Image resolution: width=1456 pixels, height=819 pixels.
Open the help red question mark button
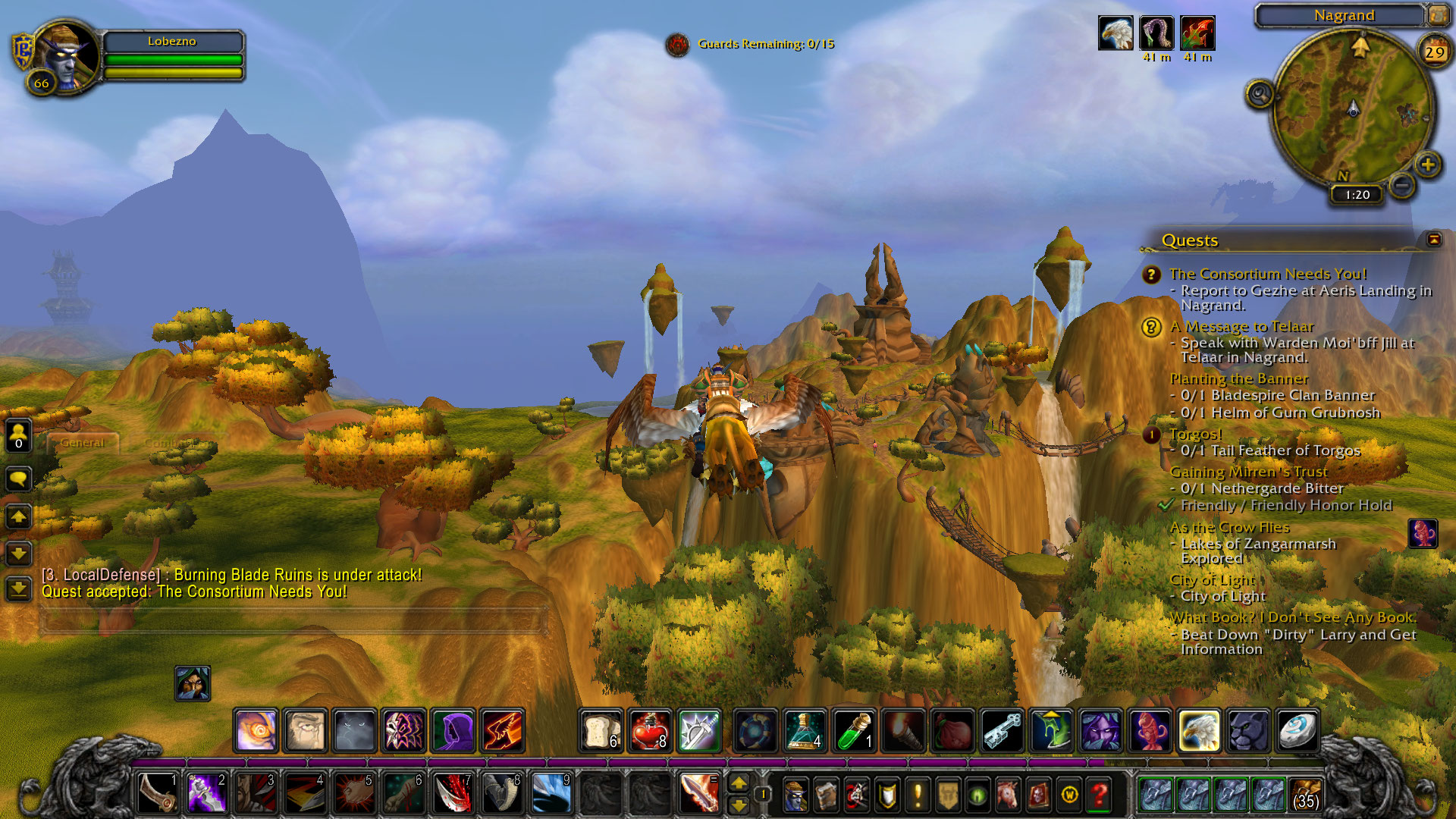(1099, 795)
